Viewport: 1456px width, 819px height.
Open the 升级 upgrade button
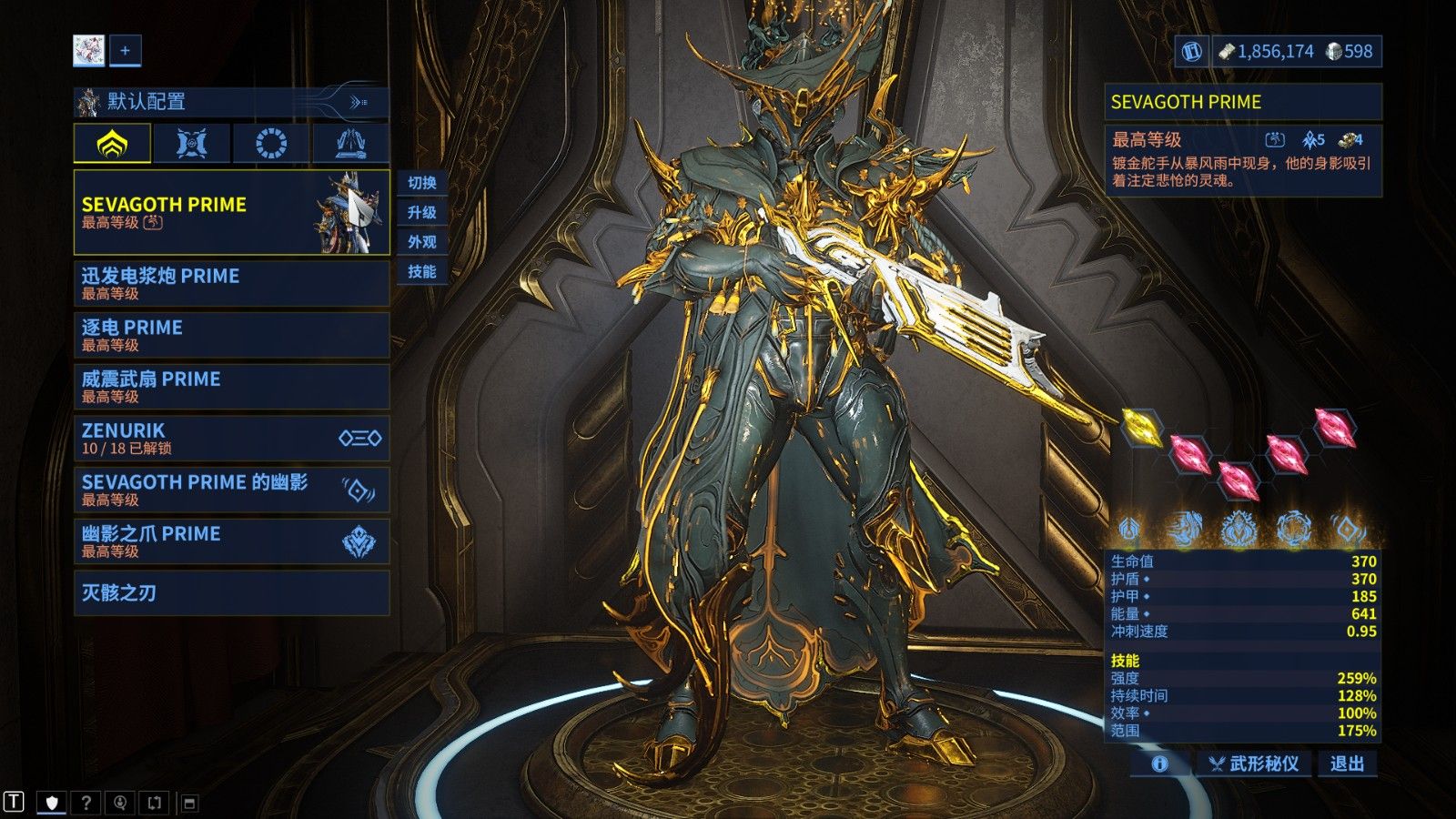(422, 213)
